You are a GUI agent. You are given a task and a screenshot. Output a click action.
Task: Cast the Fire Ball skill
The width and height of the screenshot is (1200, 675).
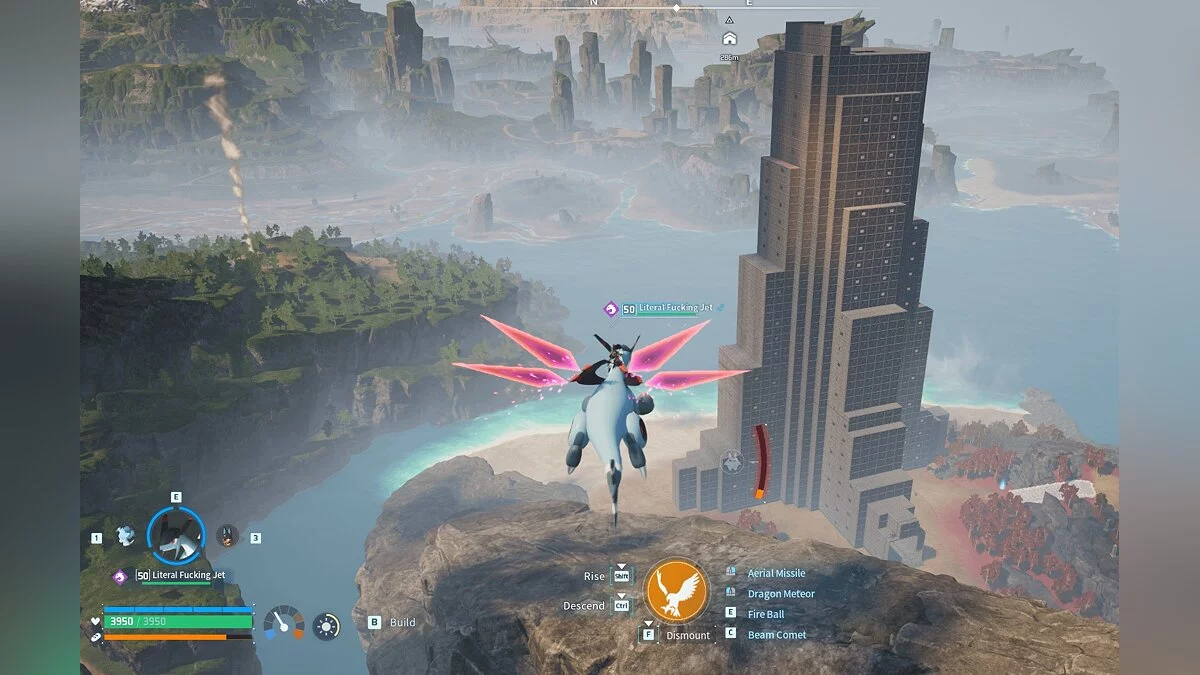point(765,614)
